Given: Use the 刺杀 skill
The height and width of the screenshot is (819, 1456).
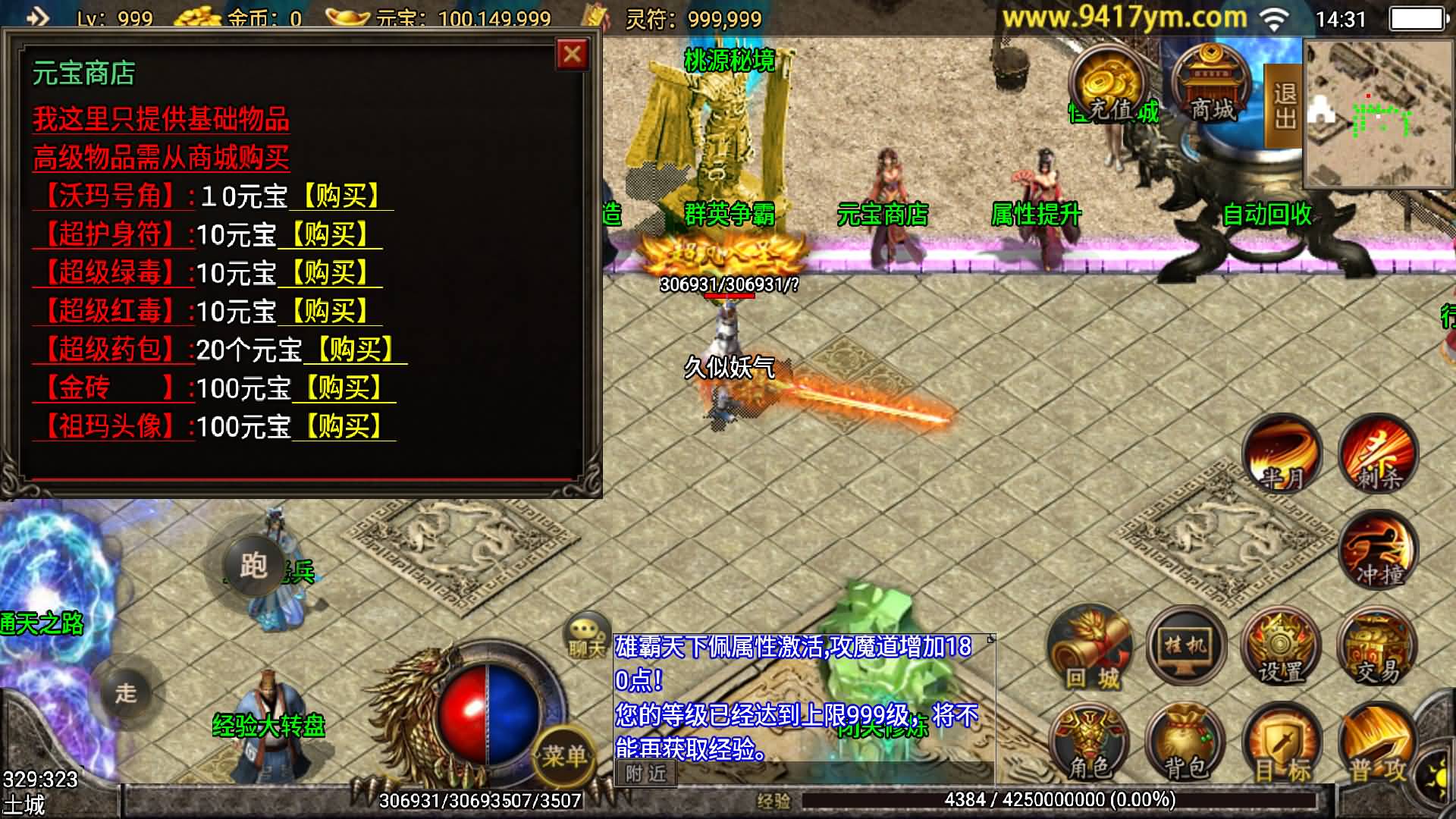Looking at the screenshot, I should tap(1377, 455).
